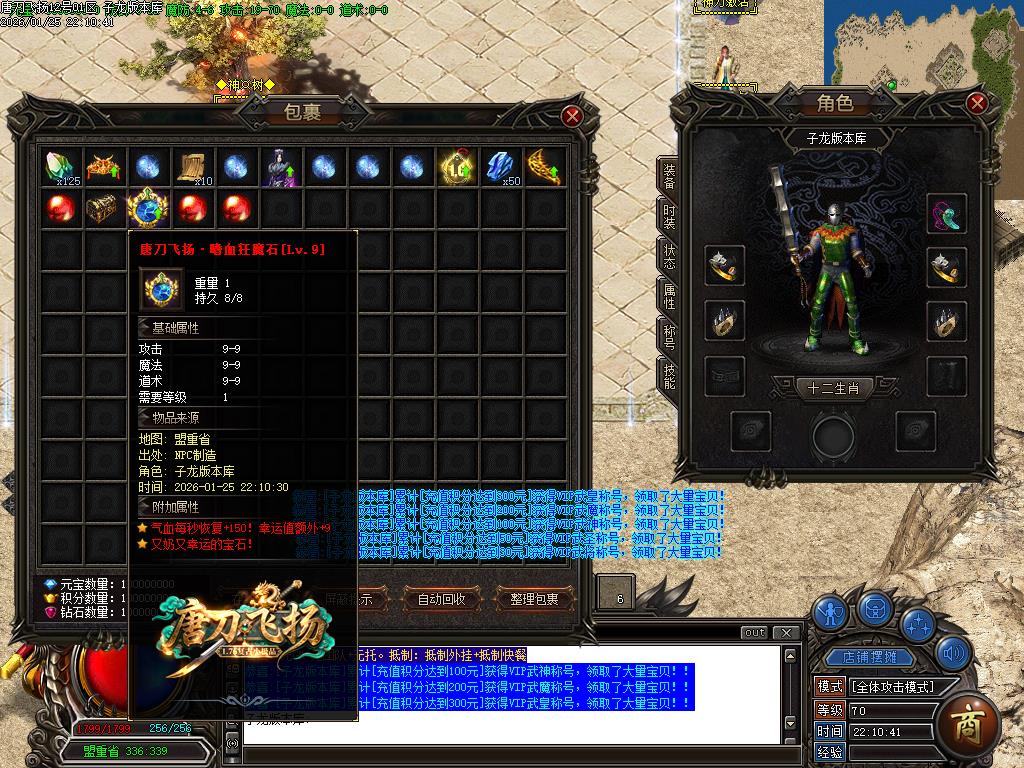
Task: Switch to the 技能 skills tab
Action: (x=669, y=376)
